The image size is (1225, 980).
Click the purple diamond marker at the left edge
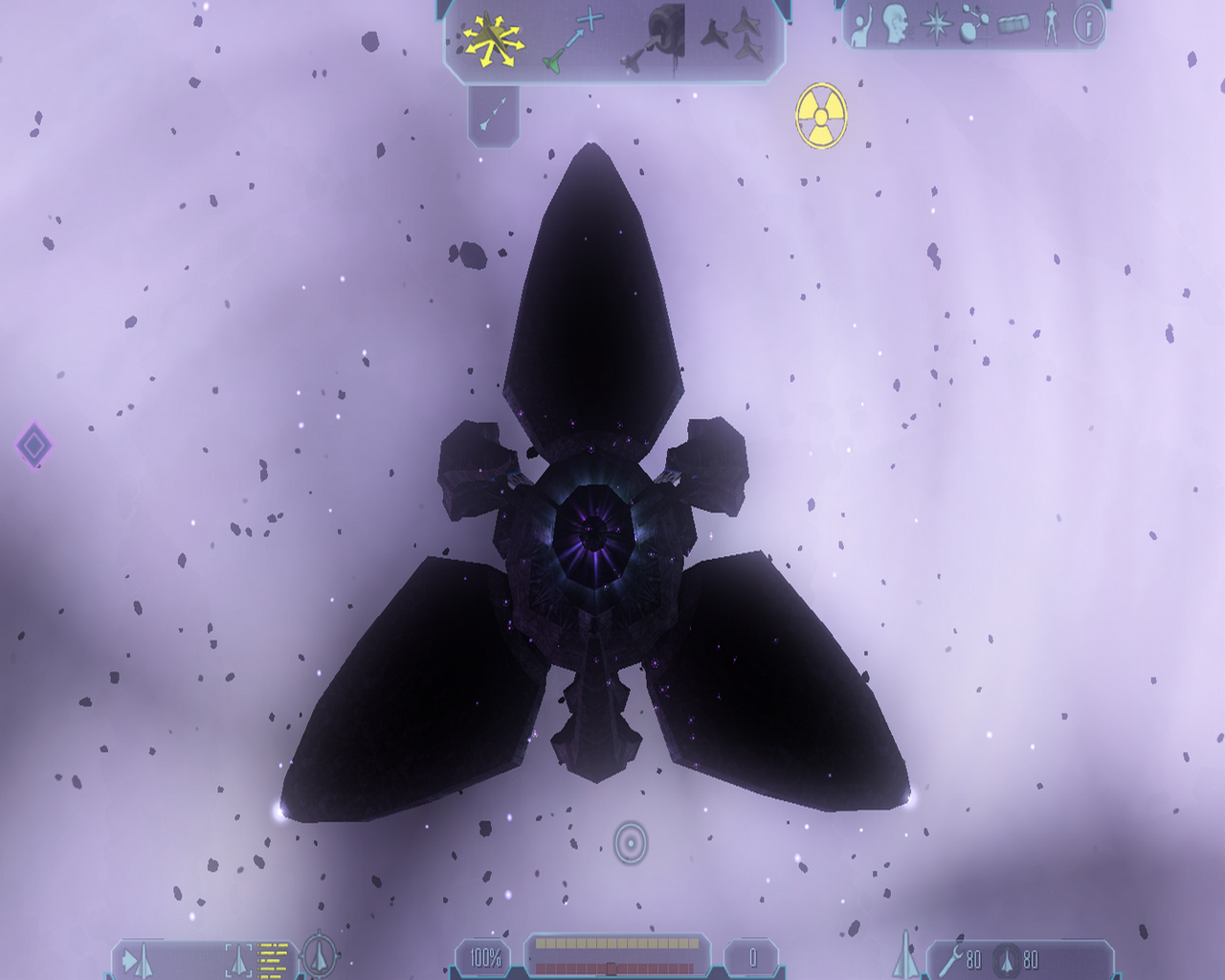[x=34, y=445]
